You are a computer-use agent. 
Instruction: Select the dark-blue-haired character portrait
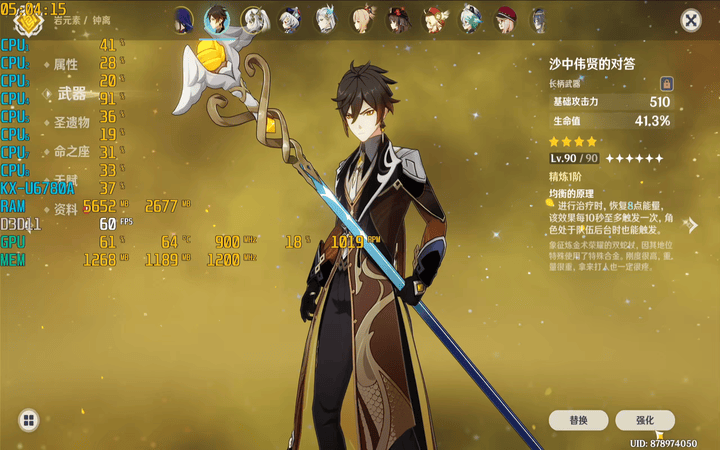[x=183, y=19]
